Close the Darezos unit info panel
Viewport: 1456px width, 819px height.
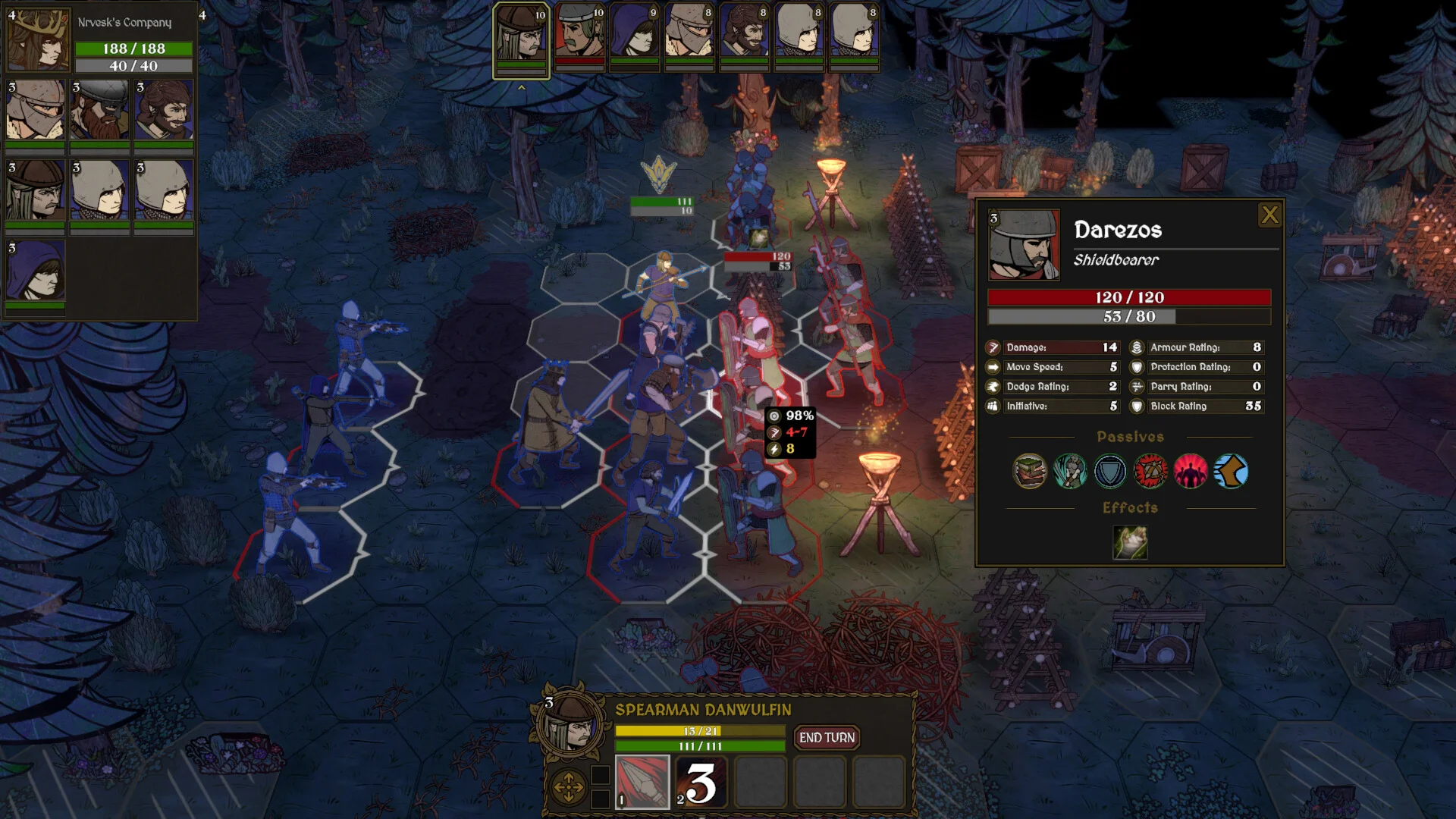coord(1269,215)
